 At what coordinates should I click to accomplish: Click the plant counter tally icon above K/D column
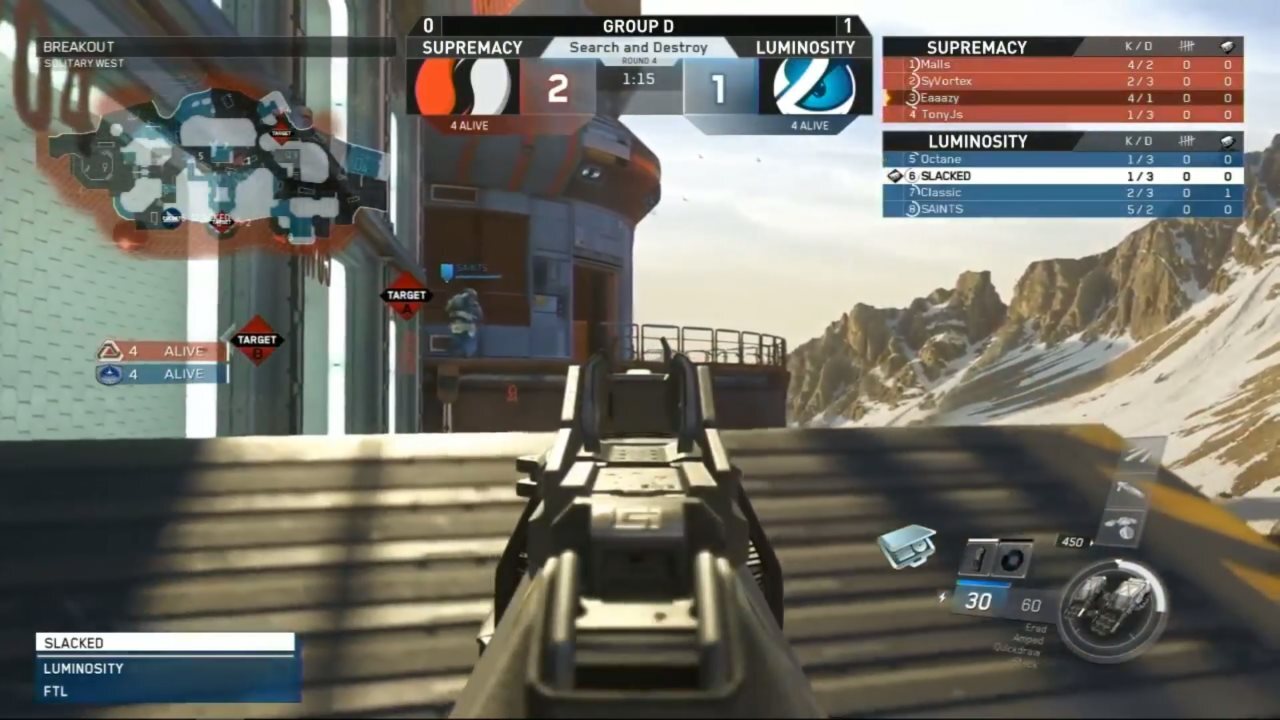point(1186,46)
